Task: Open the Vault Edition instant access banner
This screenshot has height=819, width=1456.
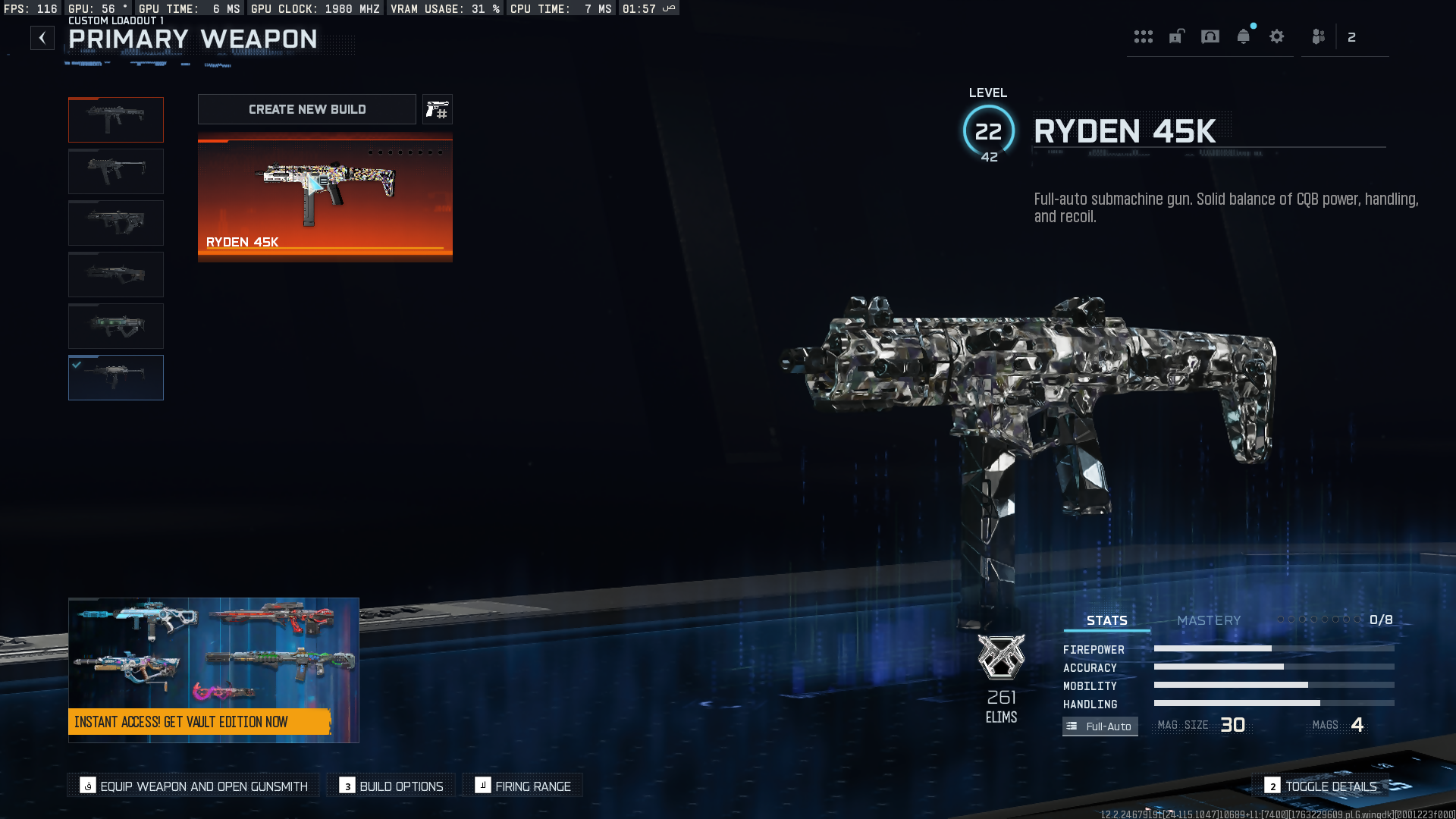Action: point(213,670)
